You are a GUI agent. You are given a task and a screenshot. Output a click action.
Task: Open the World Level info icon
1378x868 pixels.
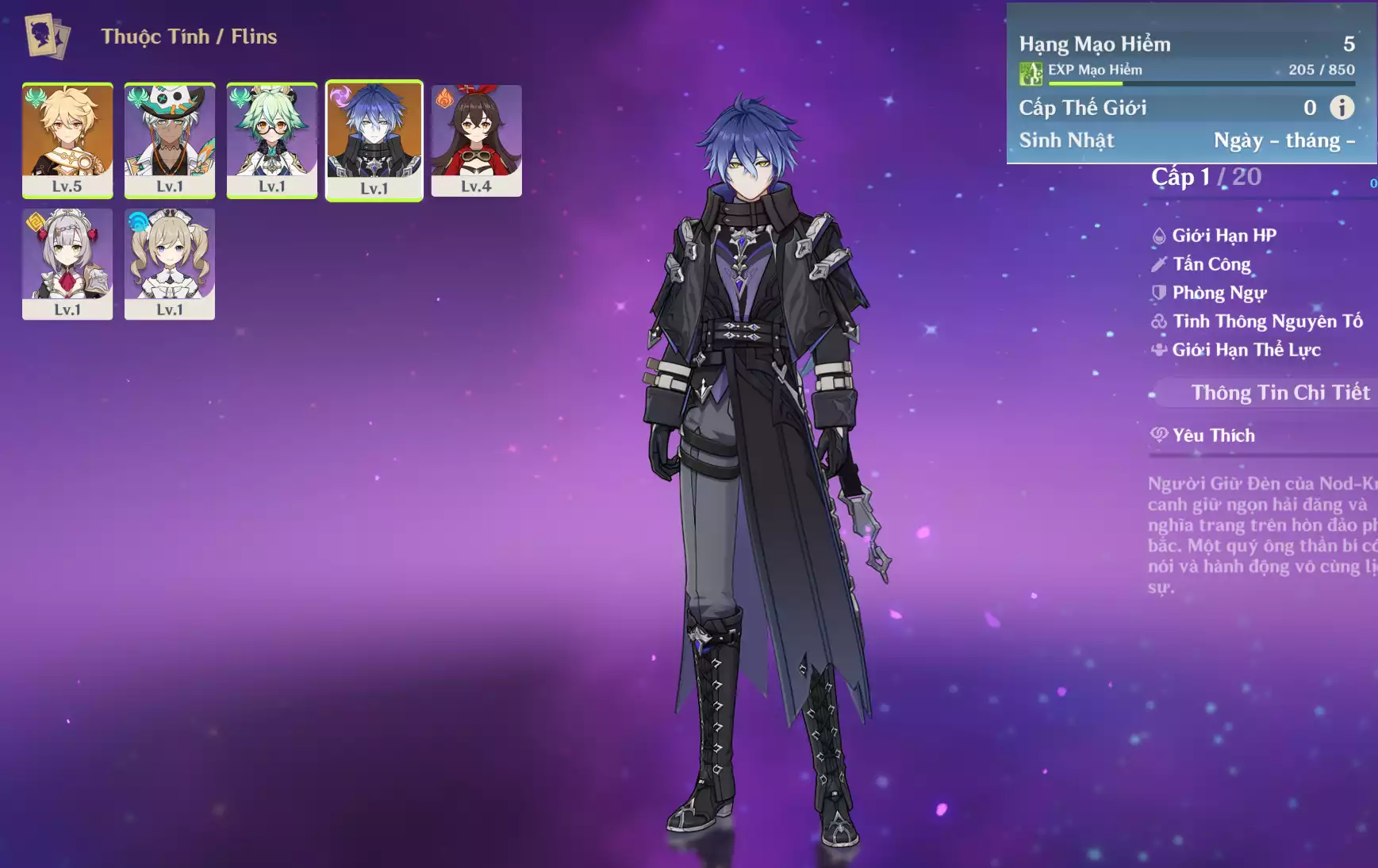coord(1342,107)
